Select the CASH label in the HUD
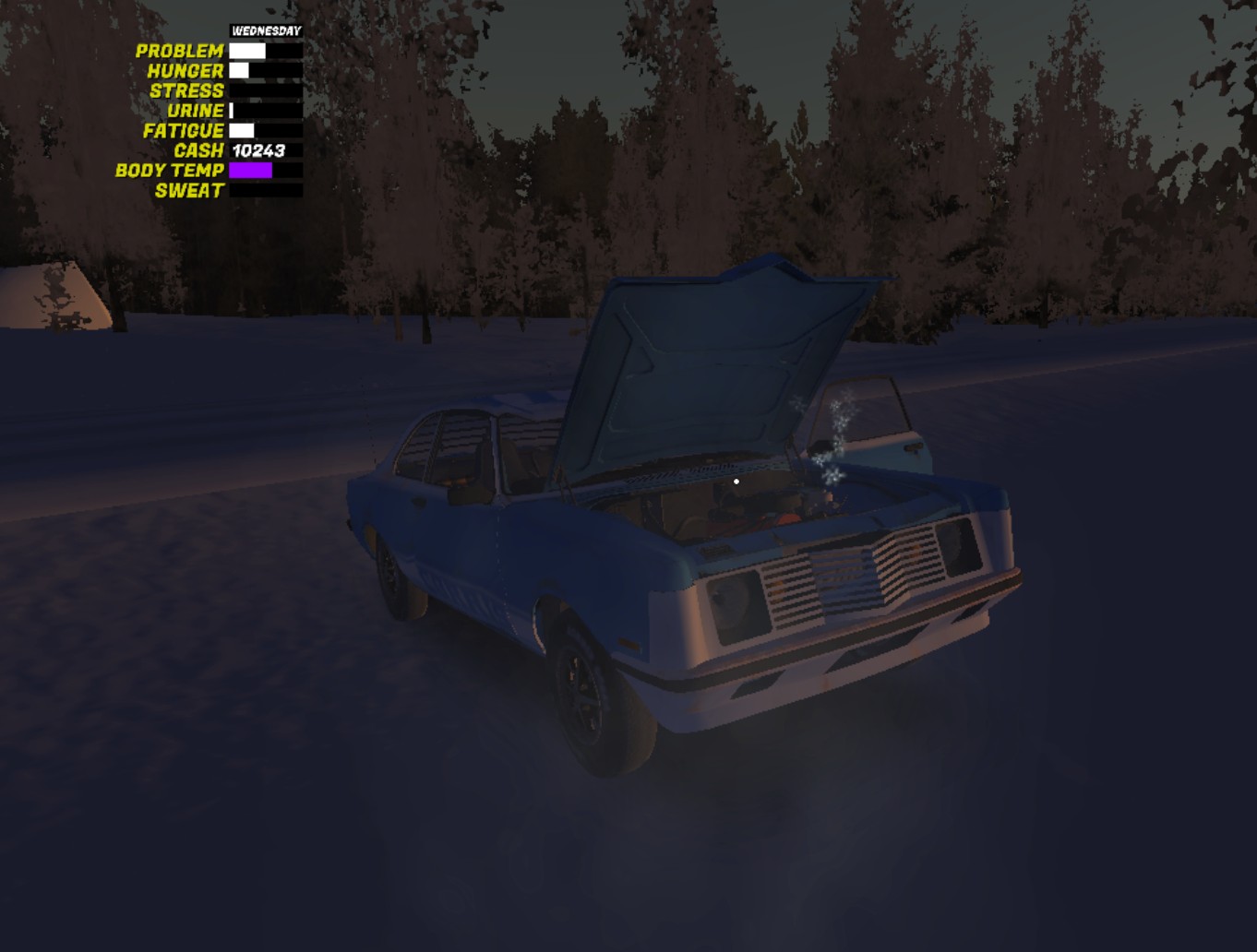 click(x=198, y=149)
